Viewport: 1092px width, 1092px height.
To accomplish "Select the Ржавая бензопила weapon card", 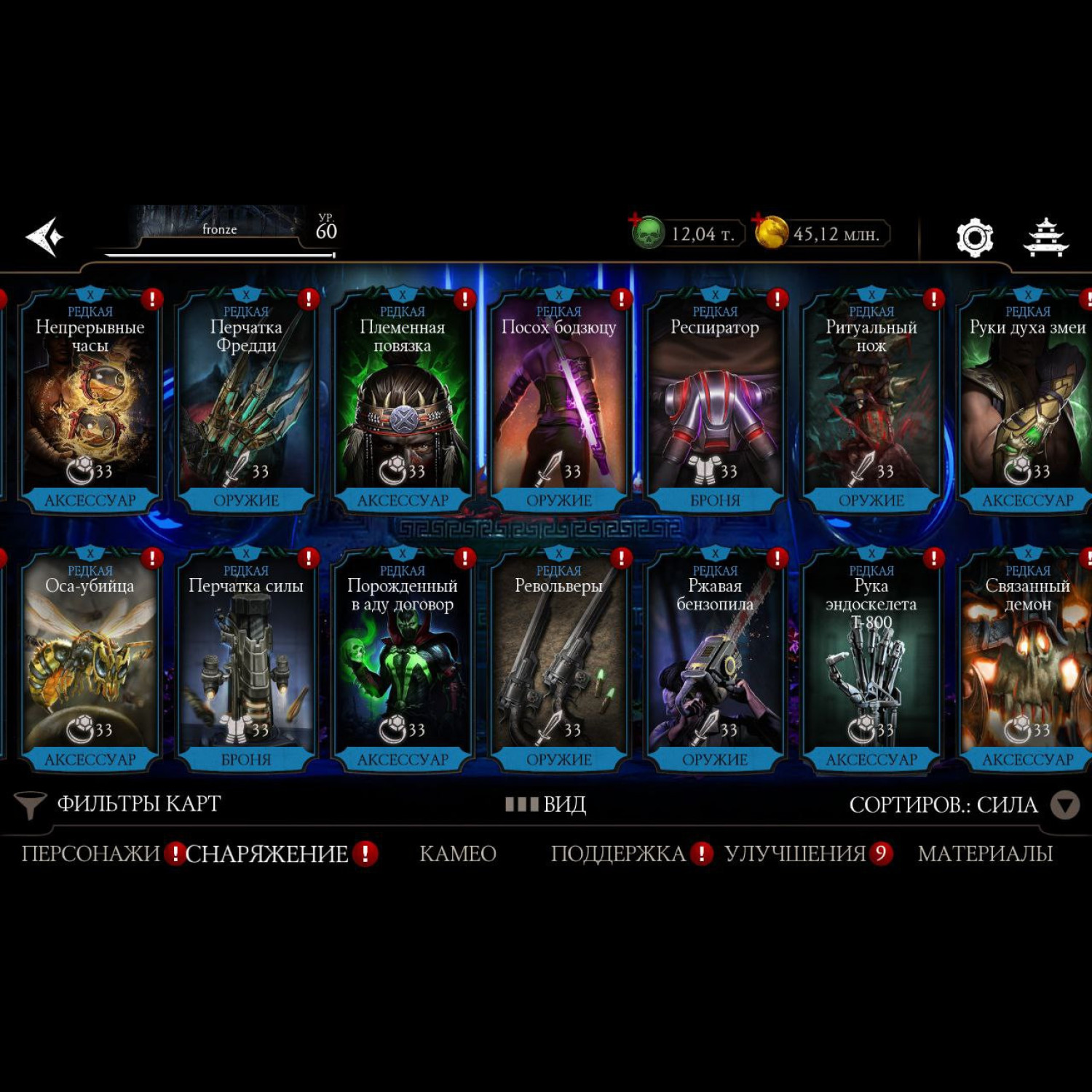I will click(x=715, y=659).
